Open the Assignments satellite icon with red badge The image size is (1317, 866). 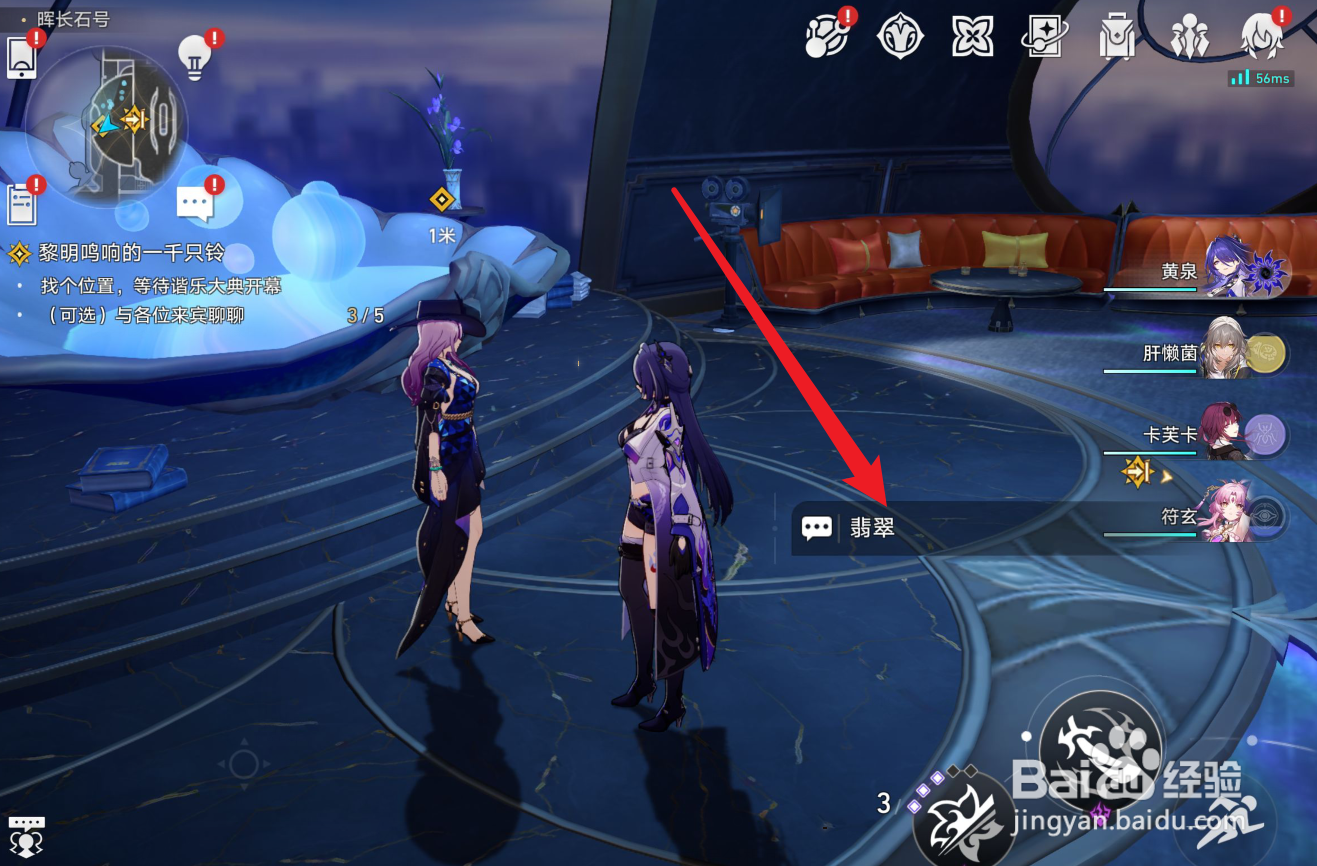pos(826,38)
